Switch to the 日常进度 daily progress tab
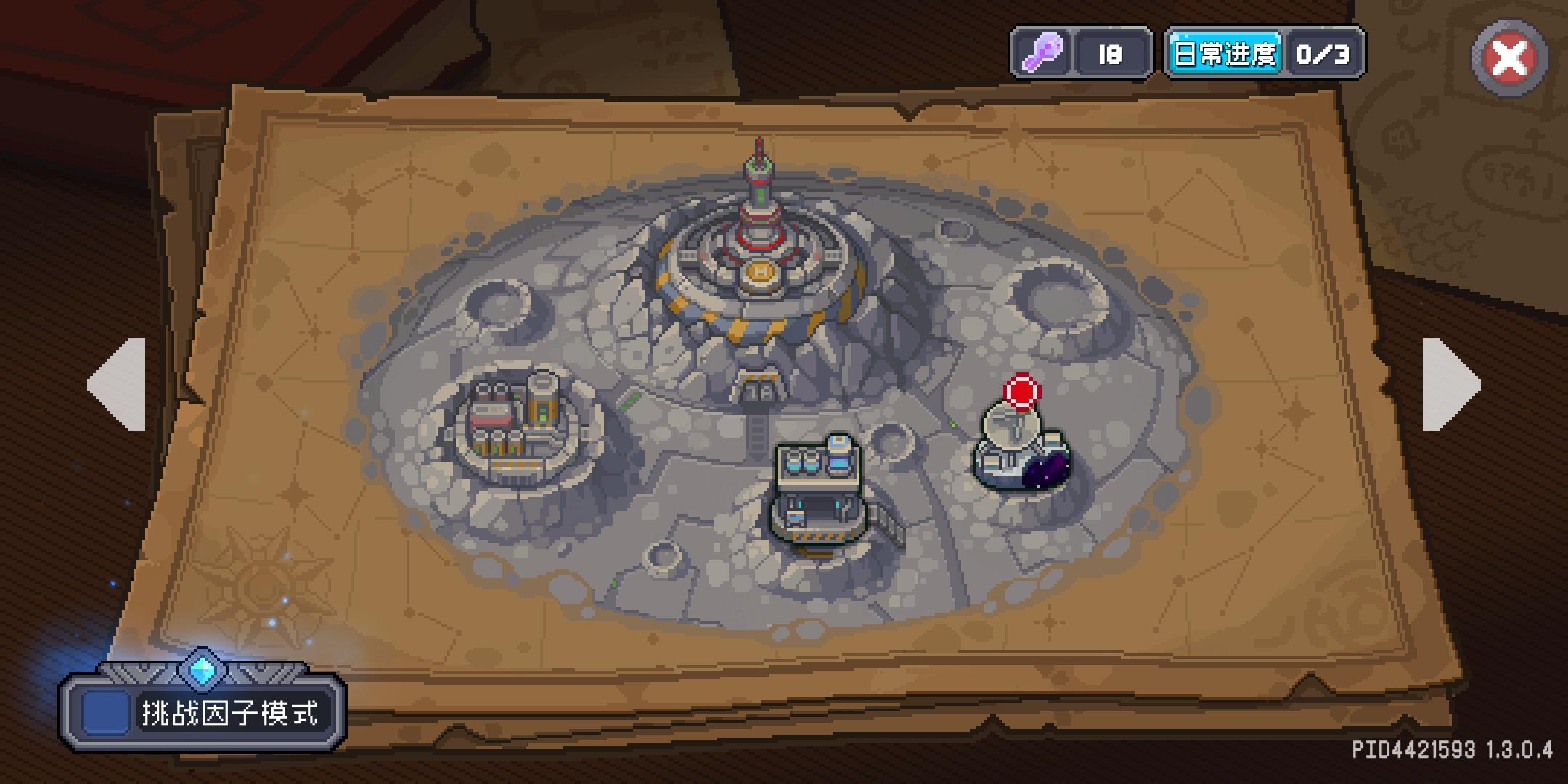 click(x=1225, y=53)
